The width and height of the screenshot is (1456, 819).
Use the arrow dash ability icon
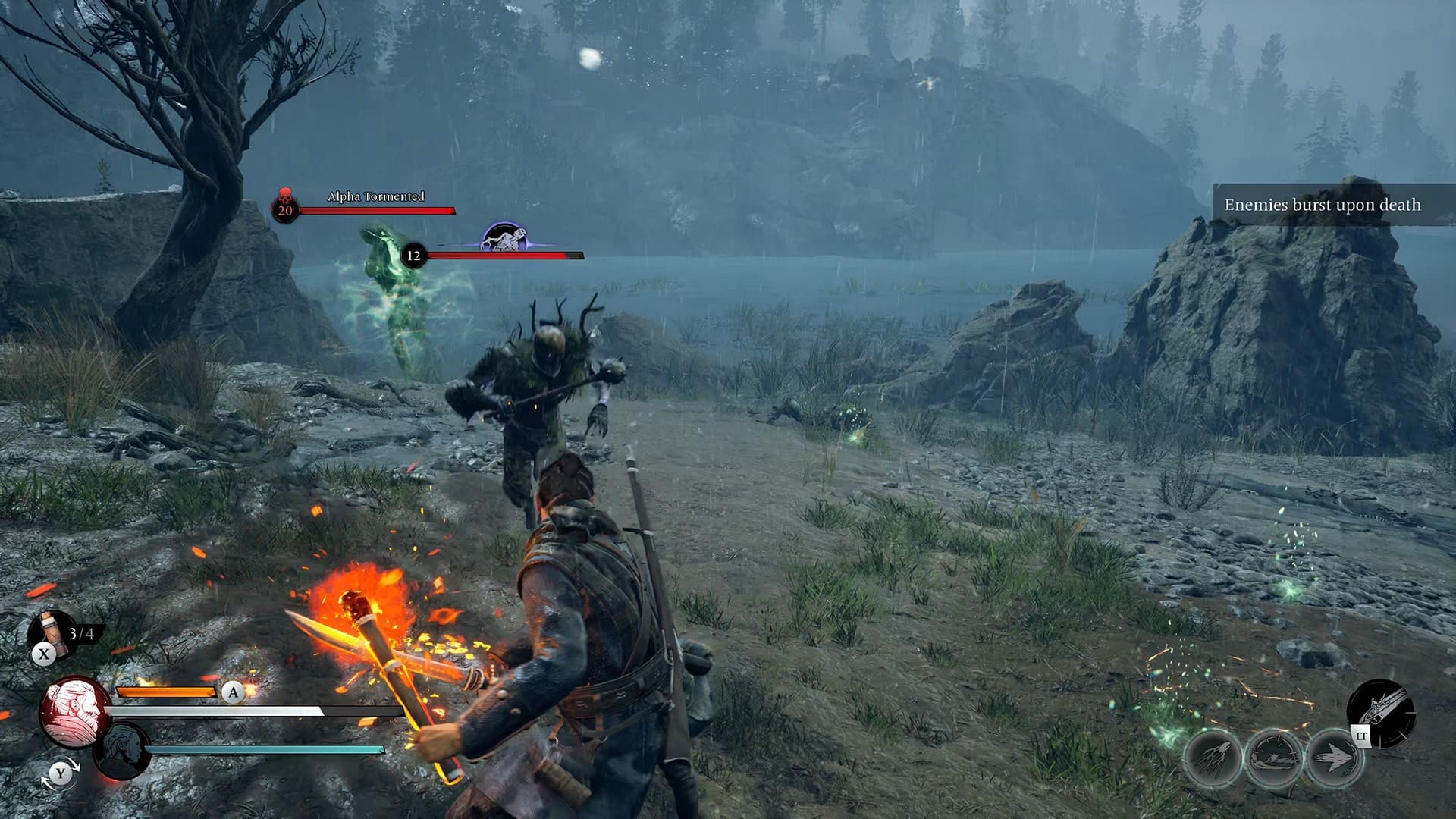[x=1334, y=758]
